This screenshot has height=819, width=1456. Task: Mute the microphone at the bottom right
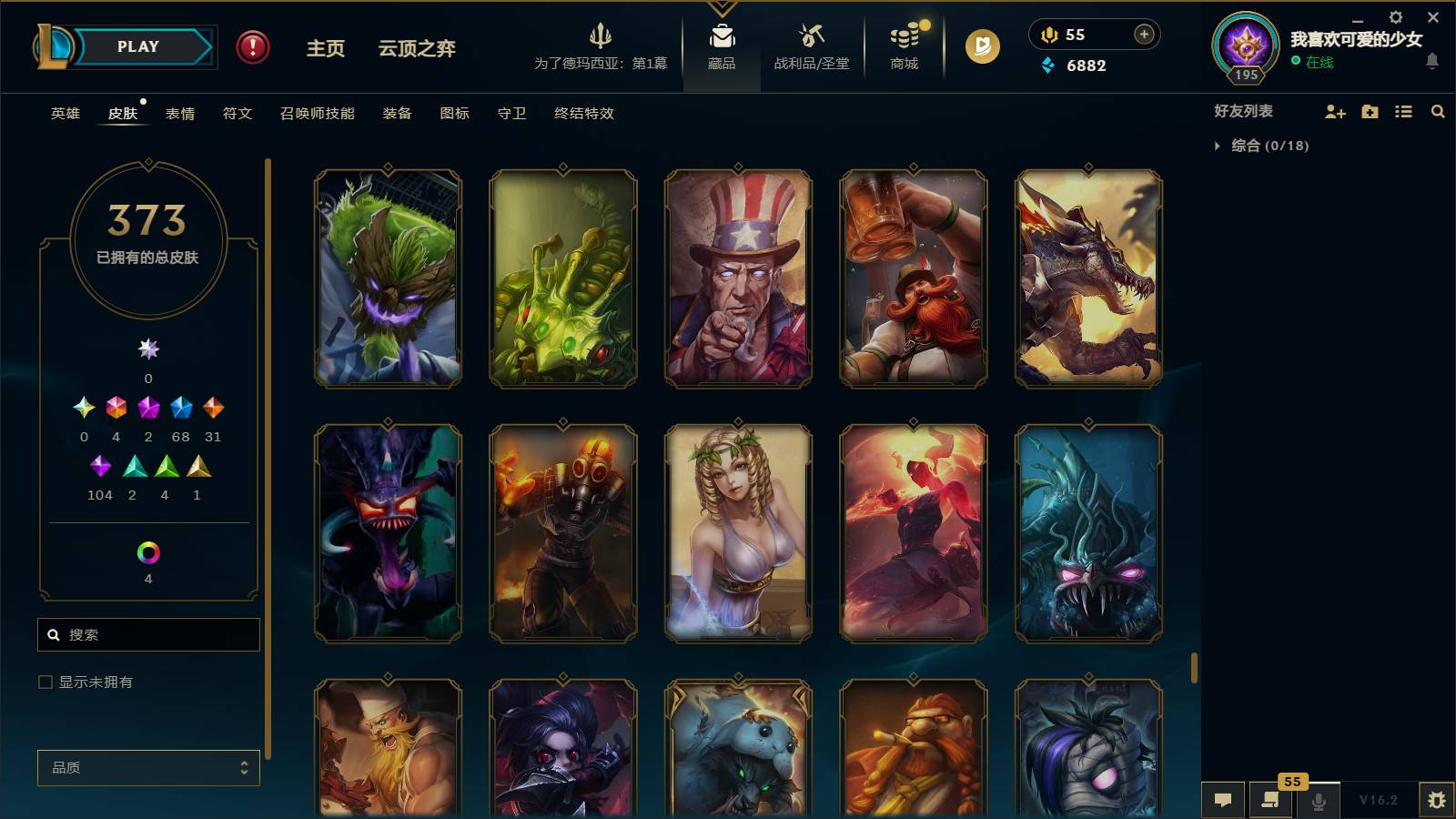click(x=1318, y=800)
